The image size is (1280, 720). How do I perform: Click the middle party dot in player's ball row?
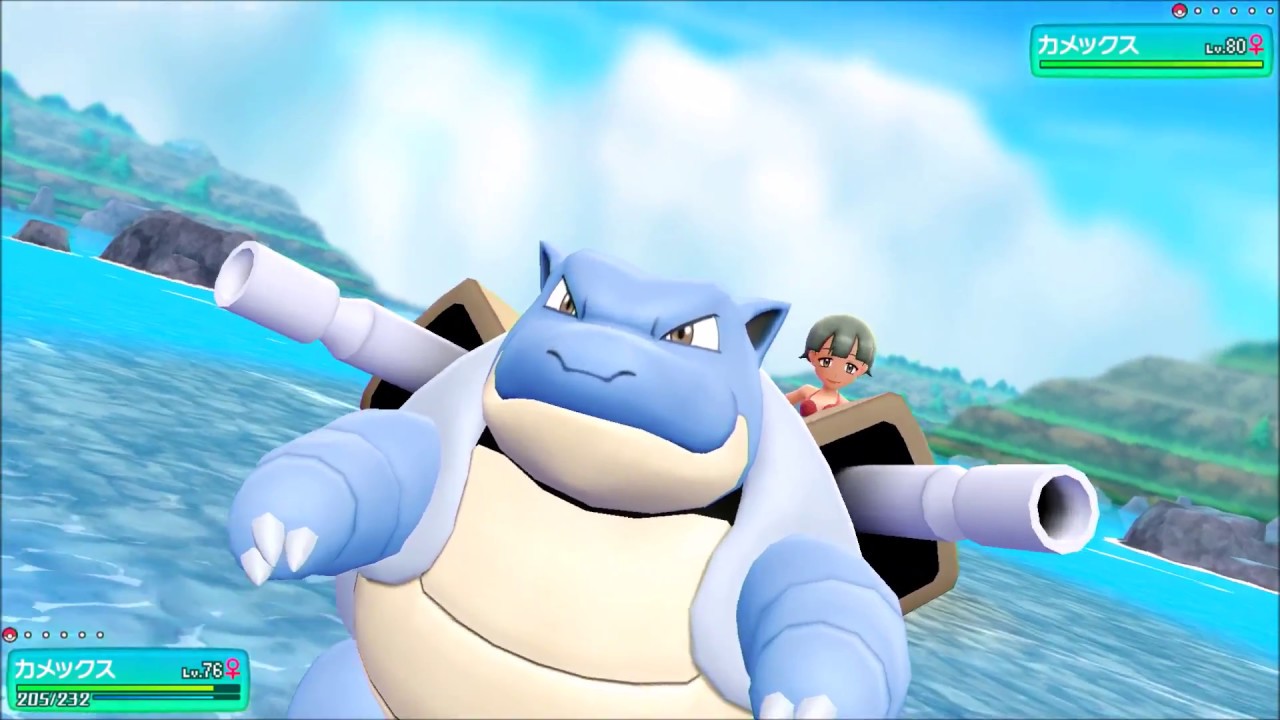(64, 635)
